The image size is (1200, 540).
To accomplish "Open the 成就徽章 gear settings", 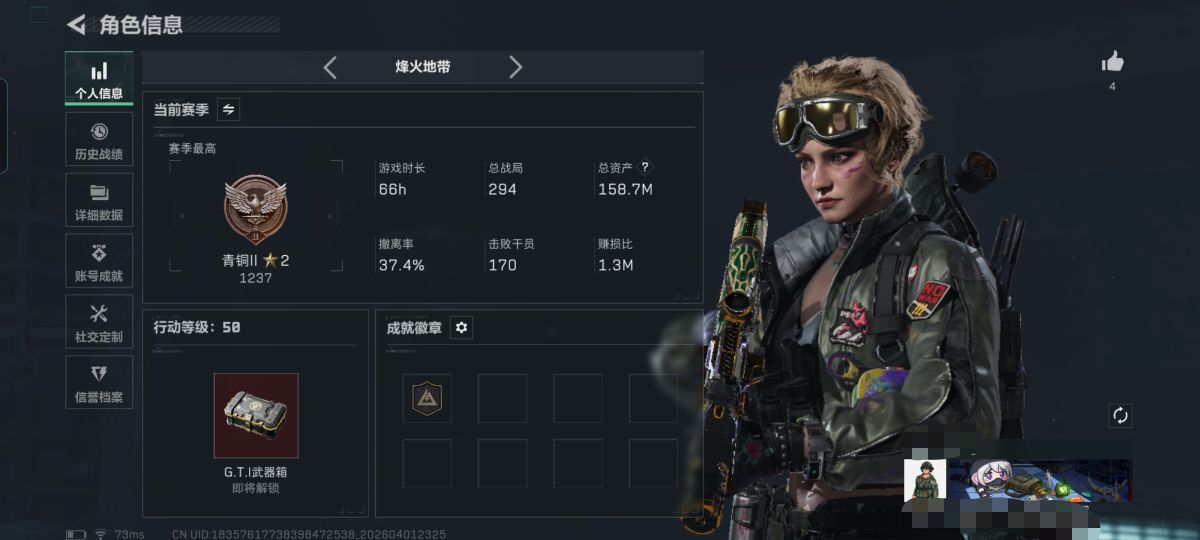I will [461, 327].
